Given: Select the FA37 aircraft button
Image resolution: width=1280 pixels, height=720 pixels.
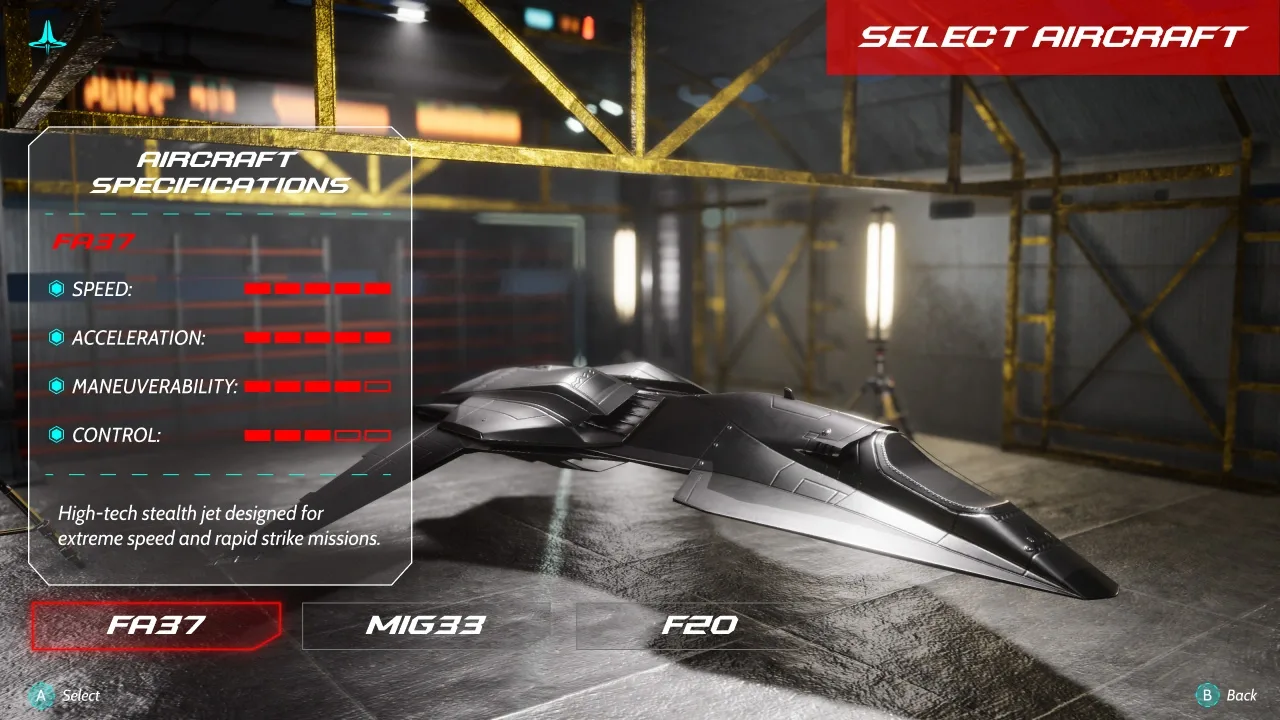Looking at the screenshot, I should (156, 626).
